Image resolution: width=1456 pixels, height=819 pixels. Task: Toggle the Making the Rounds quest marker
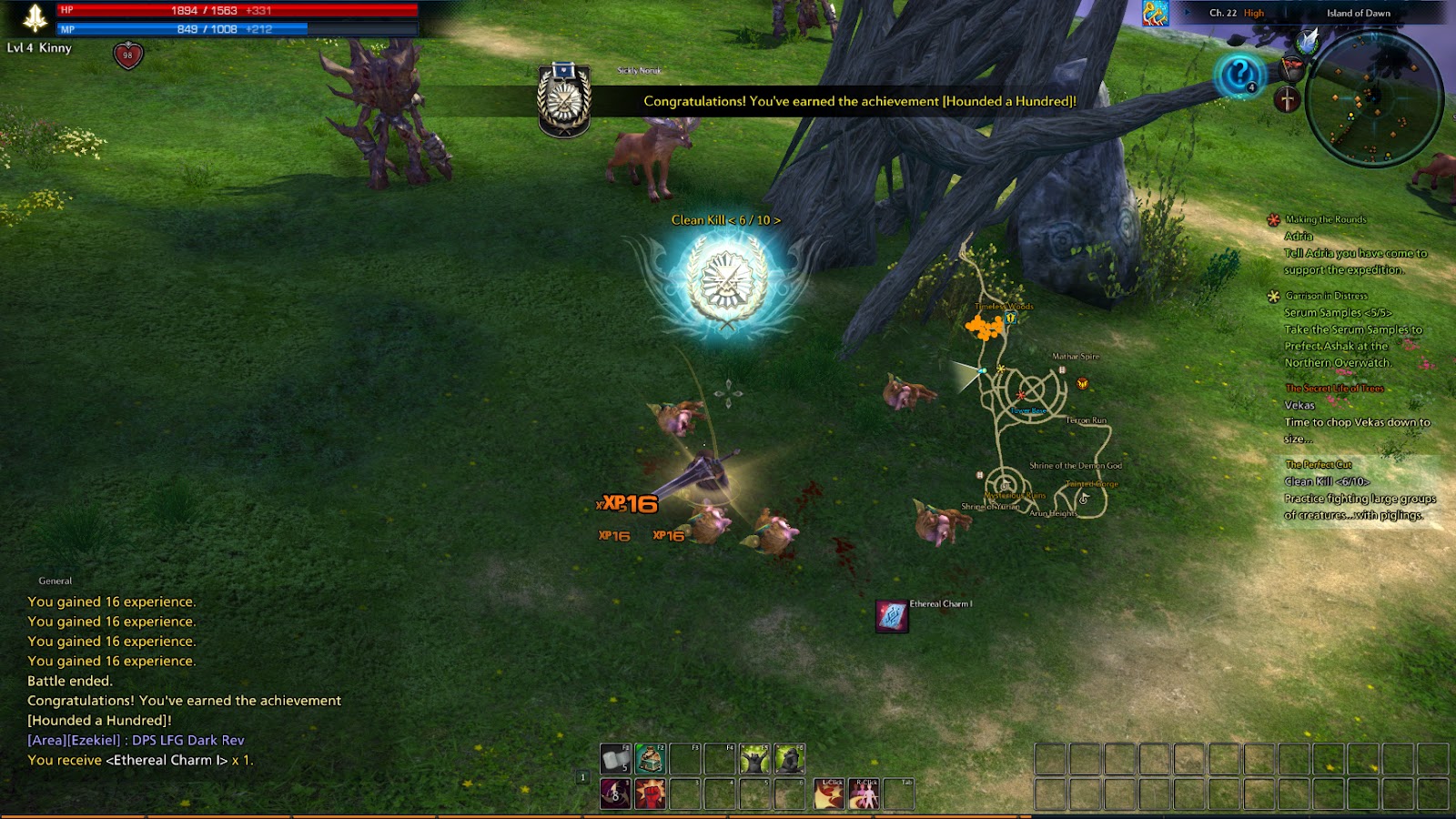point(1271,218)
